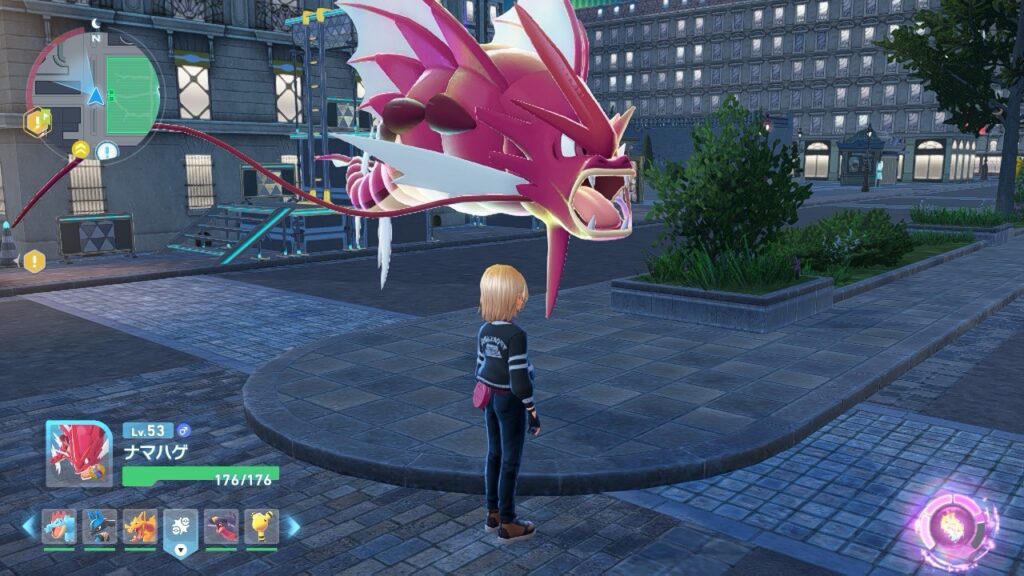Click the yellow exclamation alert at screen edge

click(x=35, y=261)
